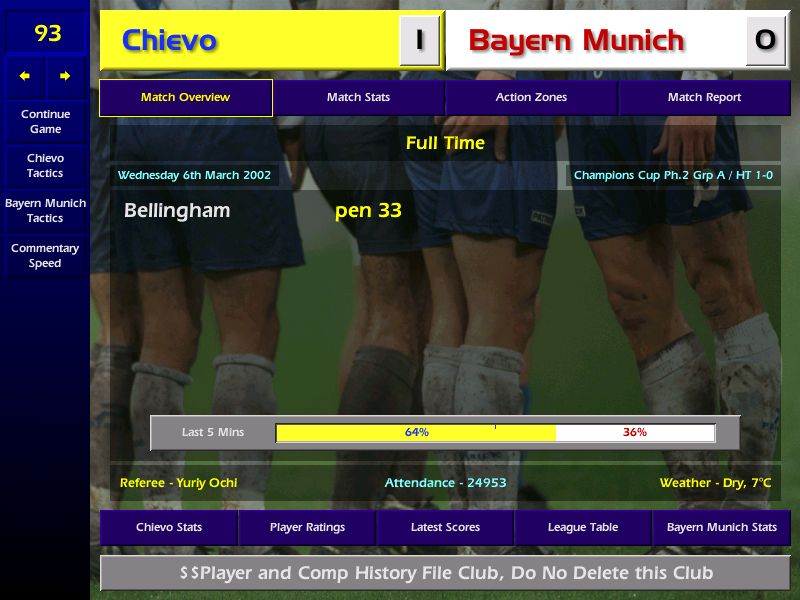Click the grey message bar at the bottom
Screen dimensions: 800x600
click(445, 573)
